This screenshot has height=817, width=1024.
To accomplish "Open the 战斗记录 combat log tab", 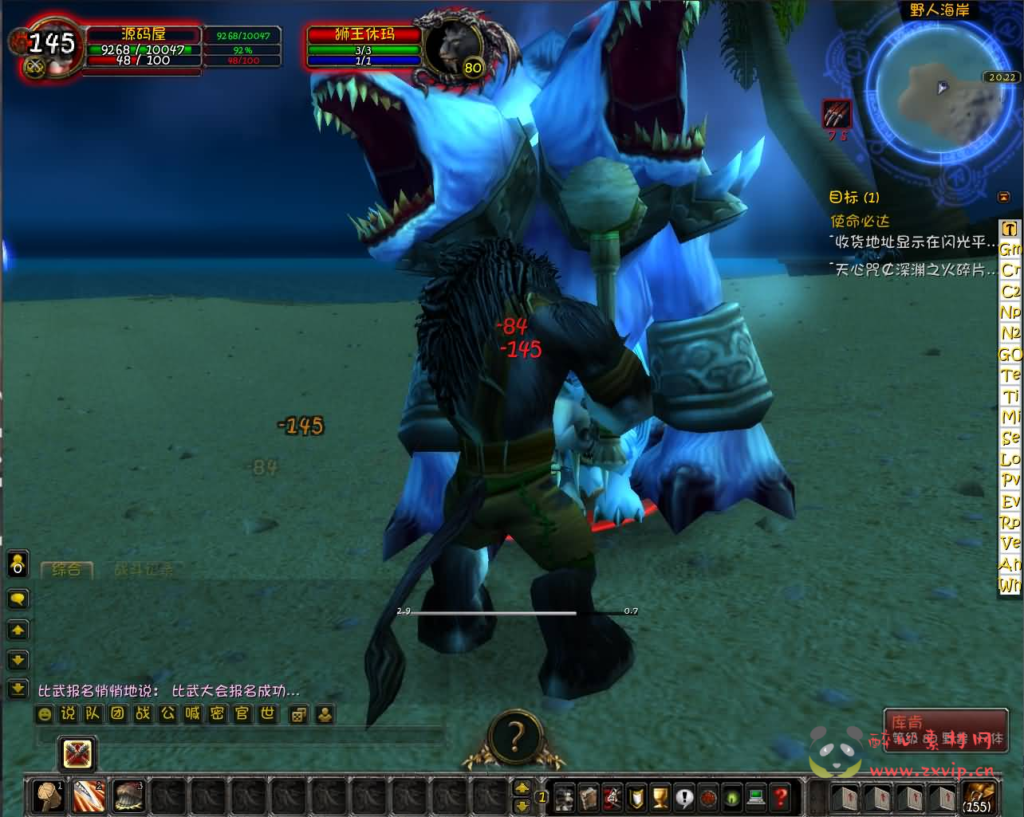I will click(x=143, y=570).
